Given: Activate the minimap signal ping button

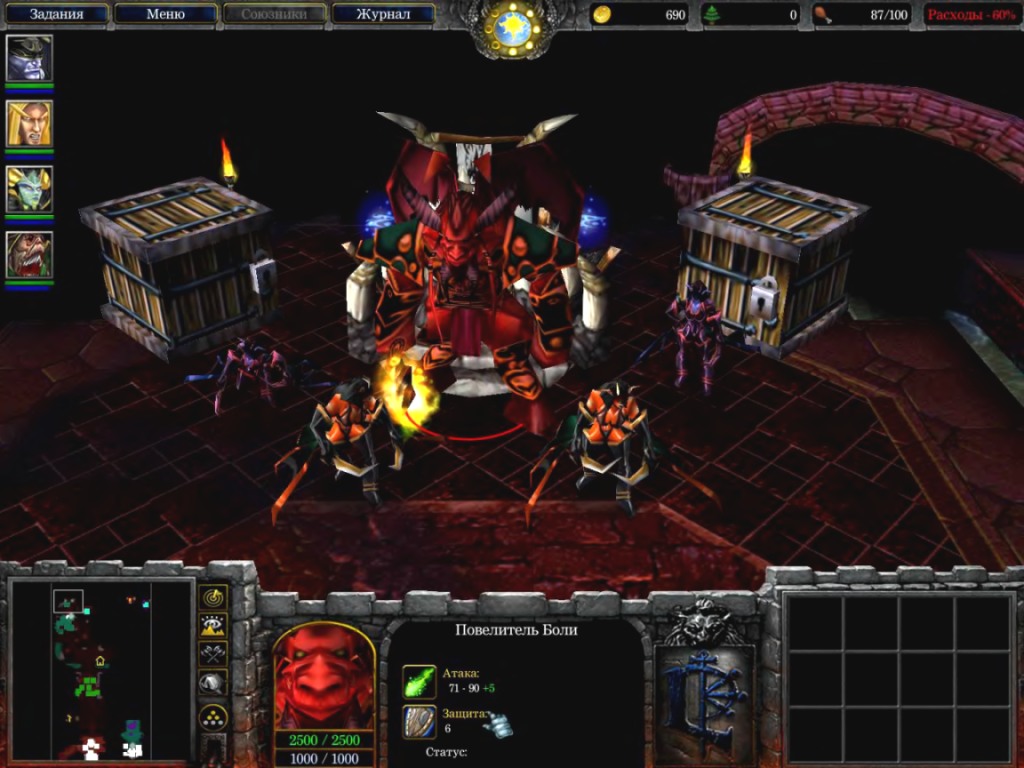Looking at the screenshot, I should pyautogui.click(x=213, y=598).
